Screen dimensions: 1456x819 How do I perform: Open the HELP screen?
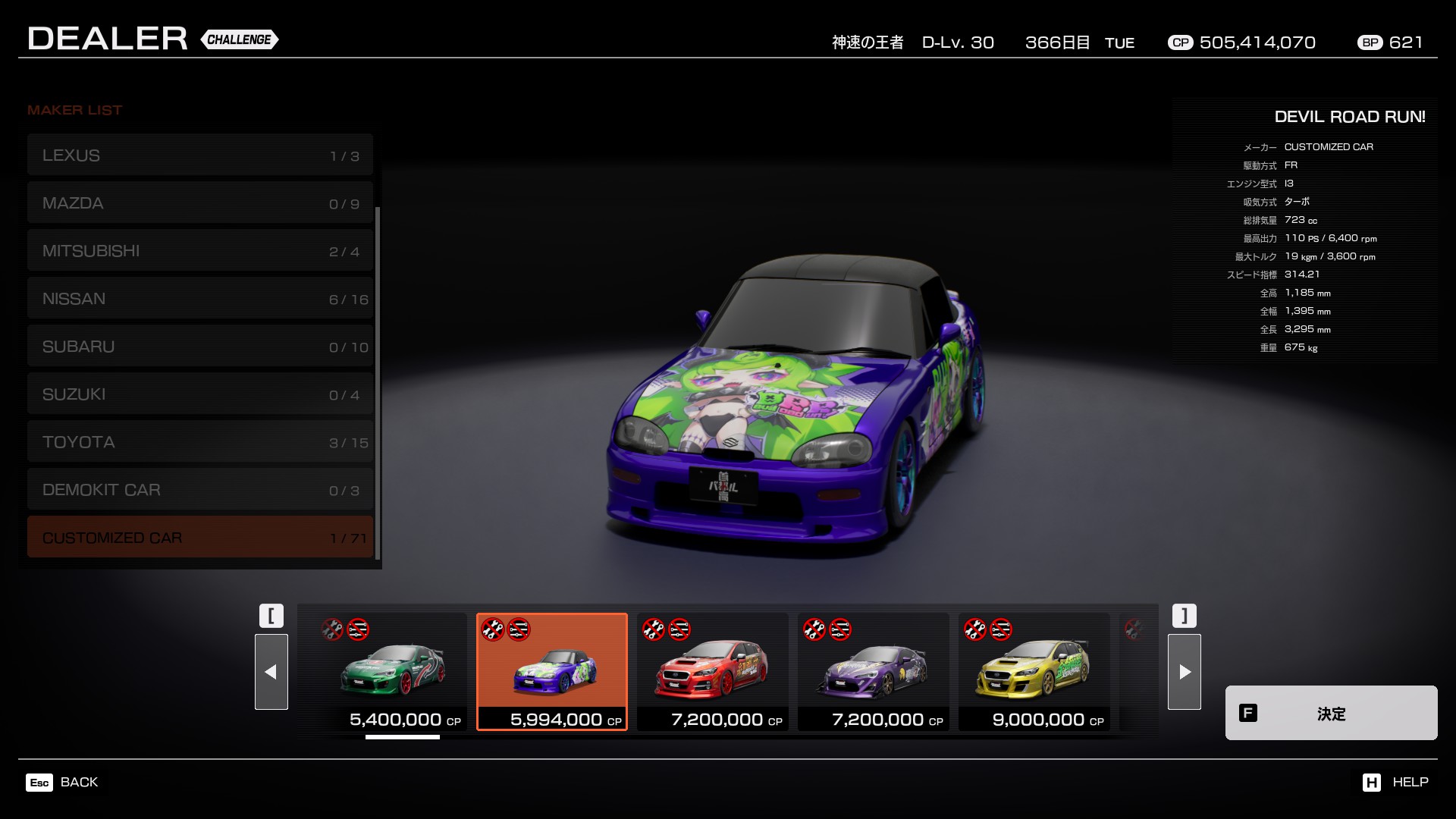tap(1395, 782)
